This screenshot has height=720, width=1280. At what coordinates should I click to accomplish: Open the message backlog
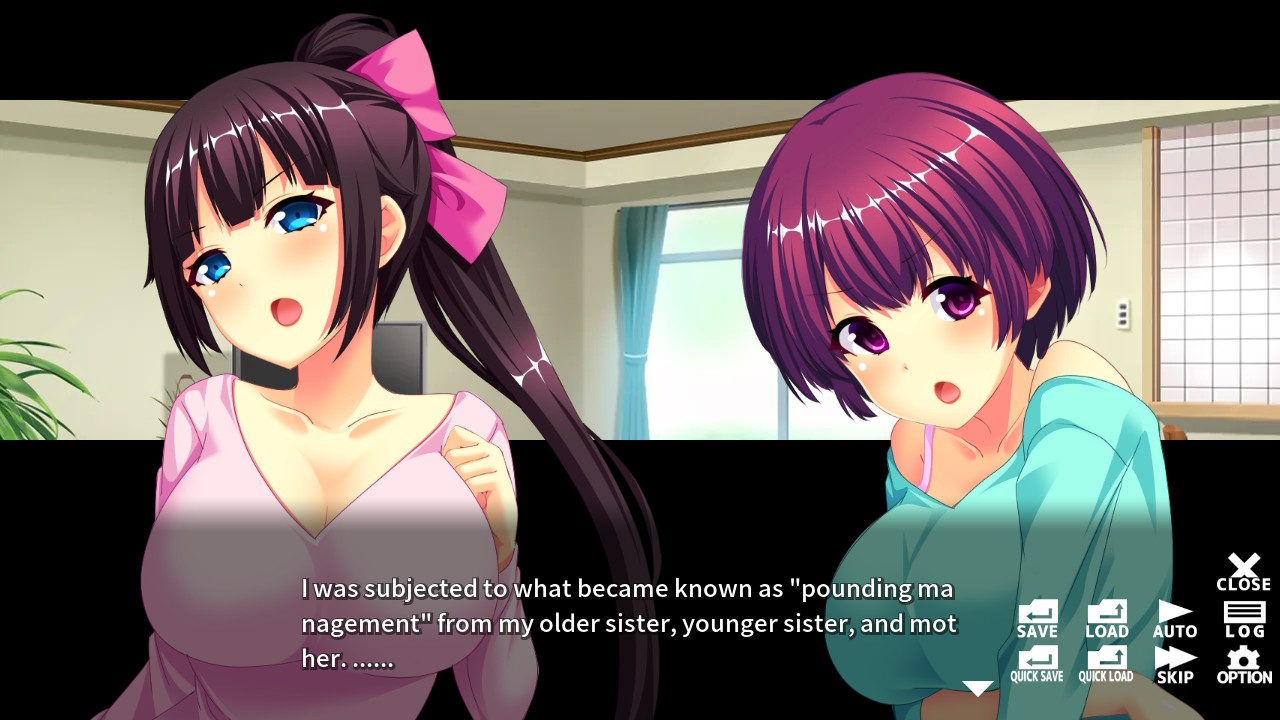pyautogui.click(x=1244, y=618)
